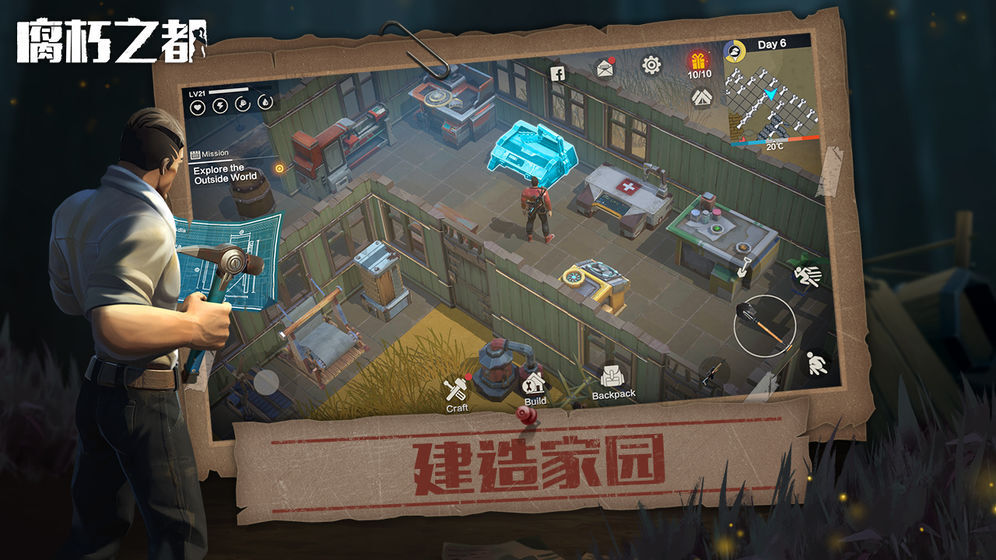996x560 pixels.
Task: Open the Backpack inventory
Action: click(x=613, y=378)
